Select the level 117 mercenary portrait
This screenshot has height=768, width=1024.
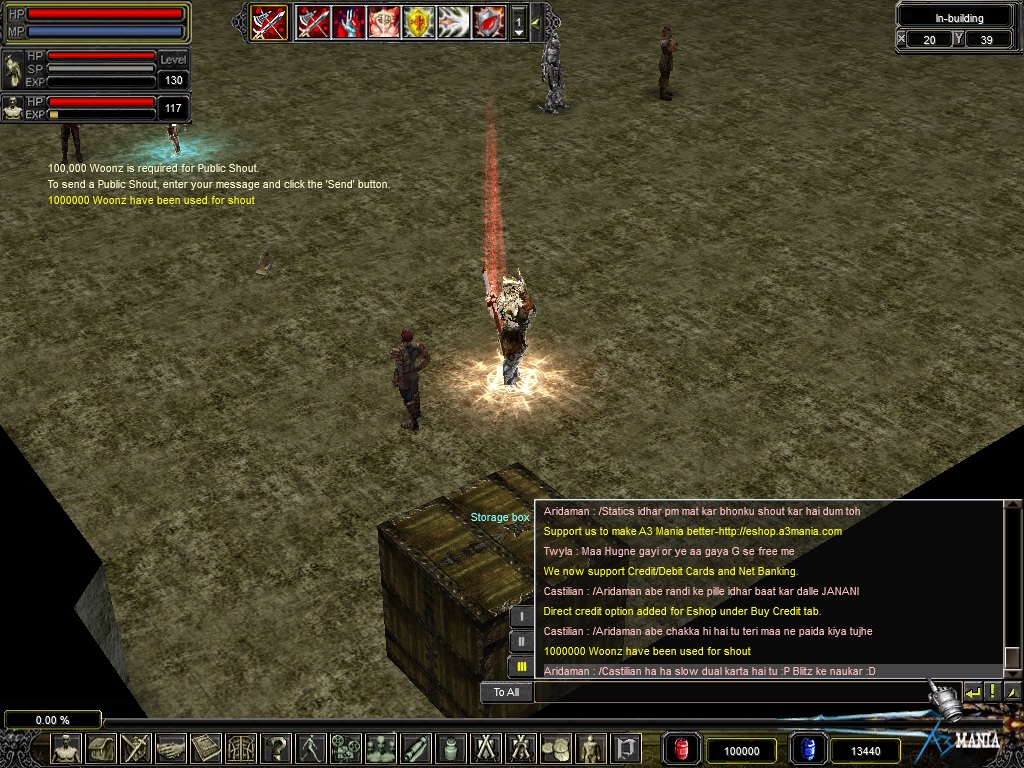(x=13, y=108)
